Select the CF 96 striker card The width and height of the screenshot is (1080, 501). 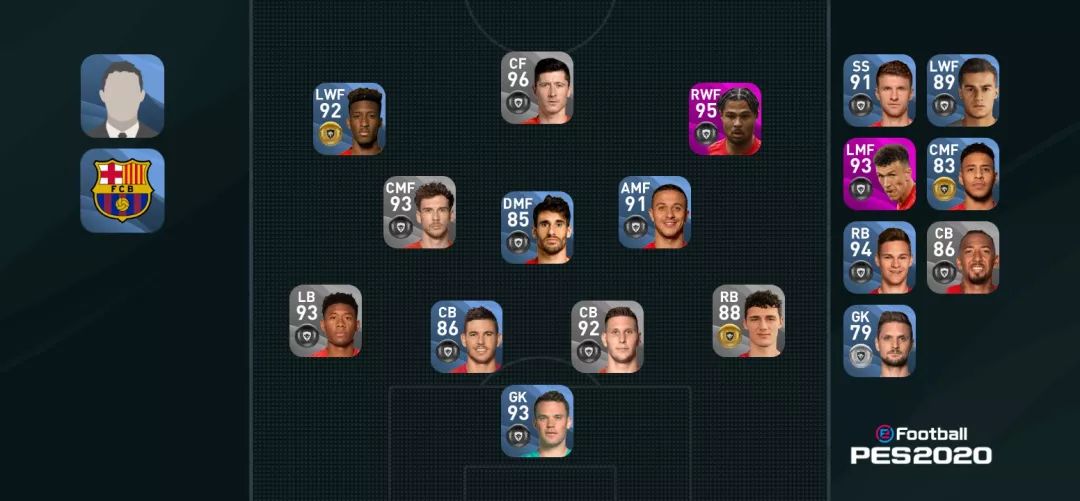click(x=537, y=88)
